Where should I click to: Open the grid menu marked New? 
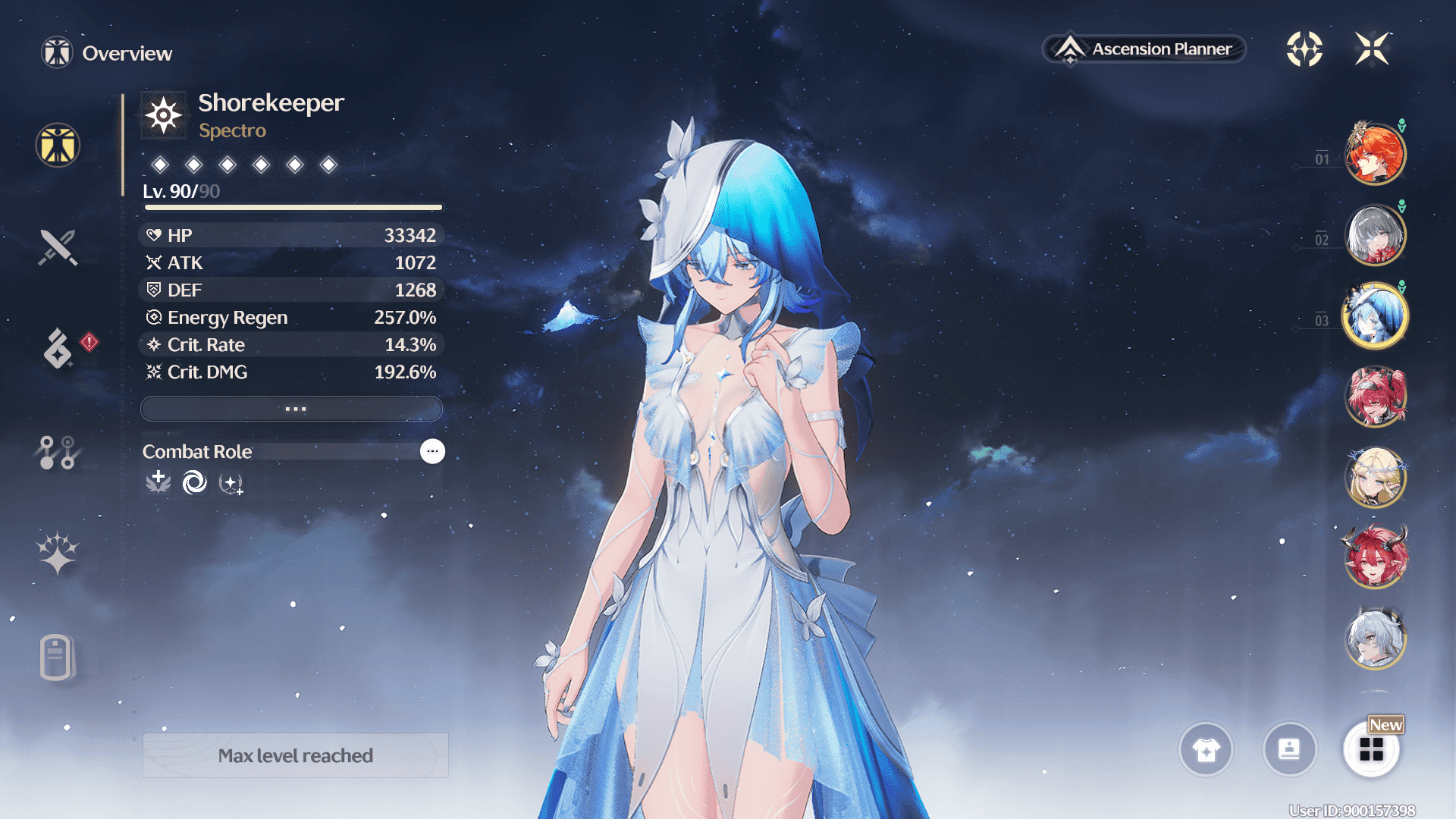pos(1371,750)
